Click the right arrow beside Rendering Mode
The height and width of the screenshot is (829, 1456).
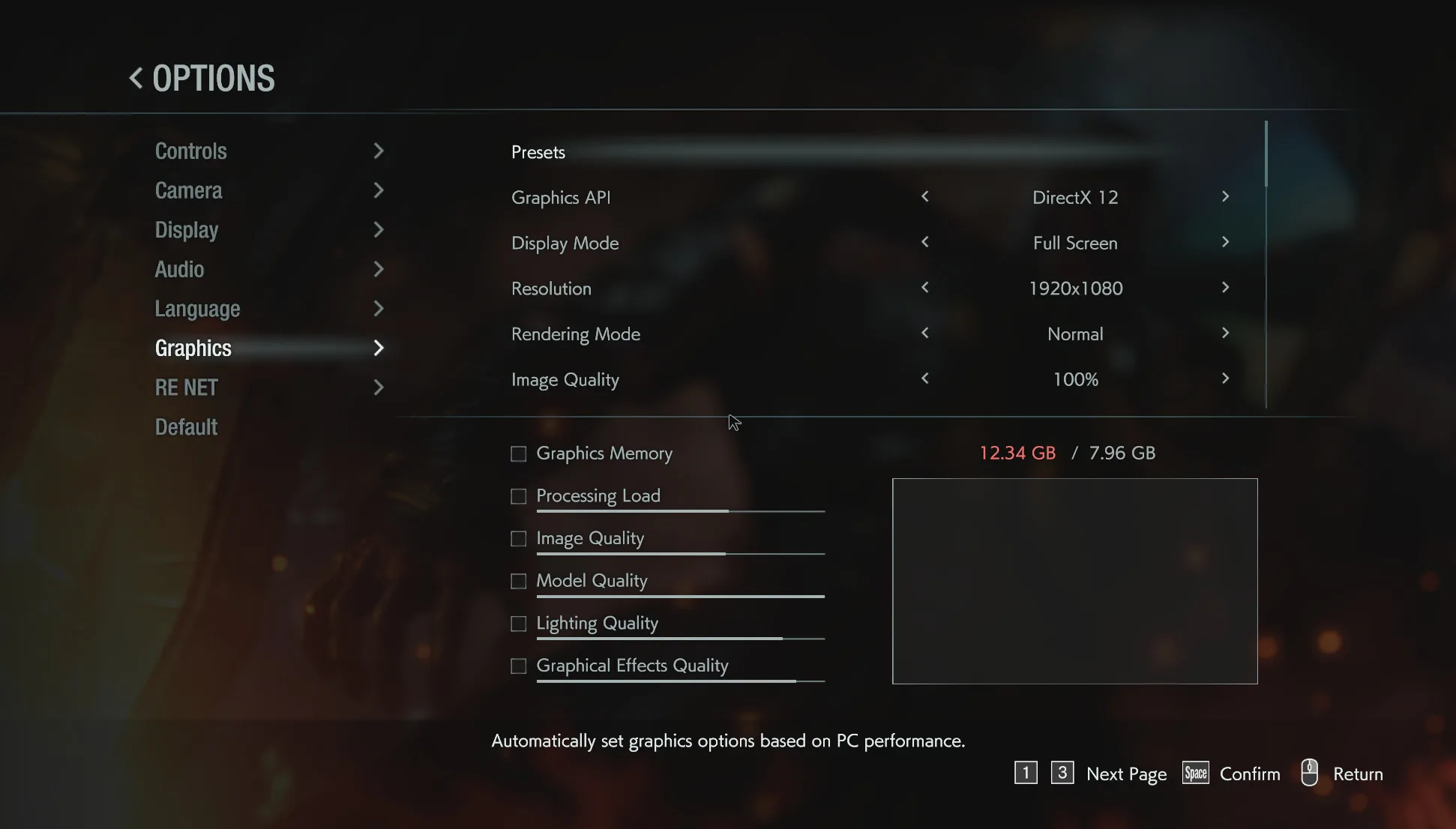tap(1225, 334)
